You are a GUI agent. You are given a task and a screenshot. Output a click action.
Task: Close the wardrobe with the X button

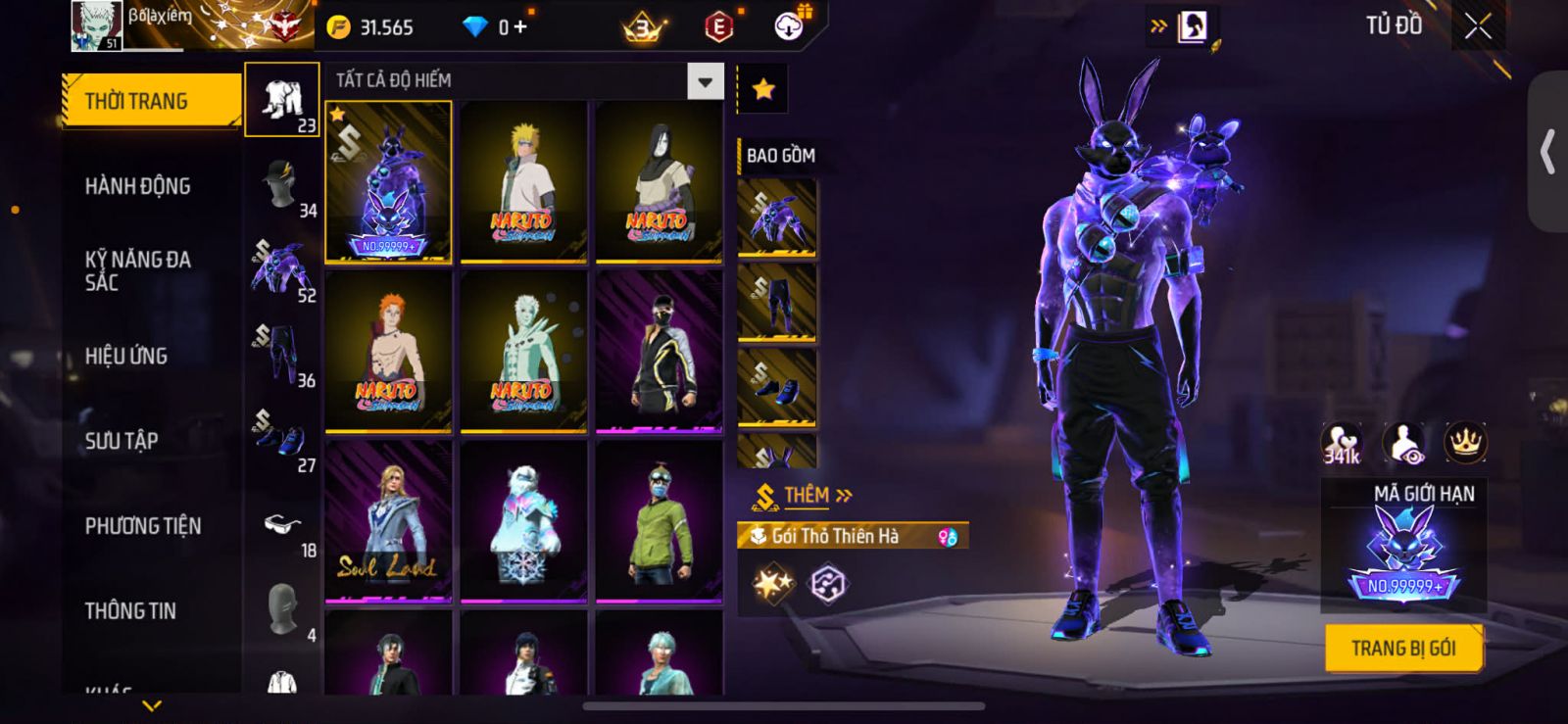click(x=1478, y=27)
